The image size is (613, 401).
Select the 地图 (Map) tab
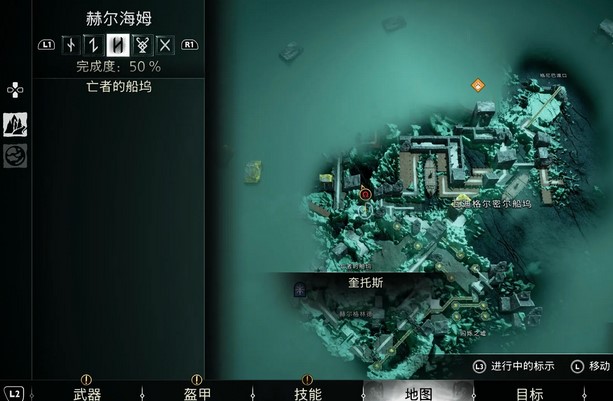(x=420, y=393)
